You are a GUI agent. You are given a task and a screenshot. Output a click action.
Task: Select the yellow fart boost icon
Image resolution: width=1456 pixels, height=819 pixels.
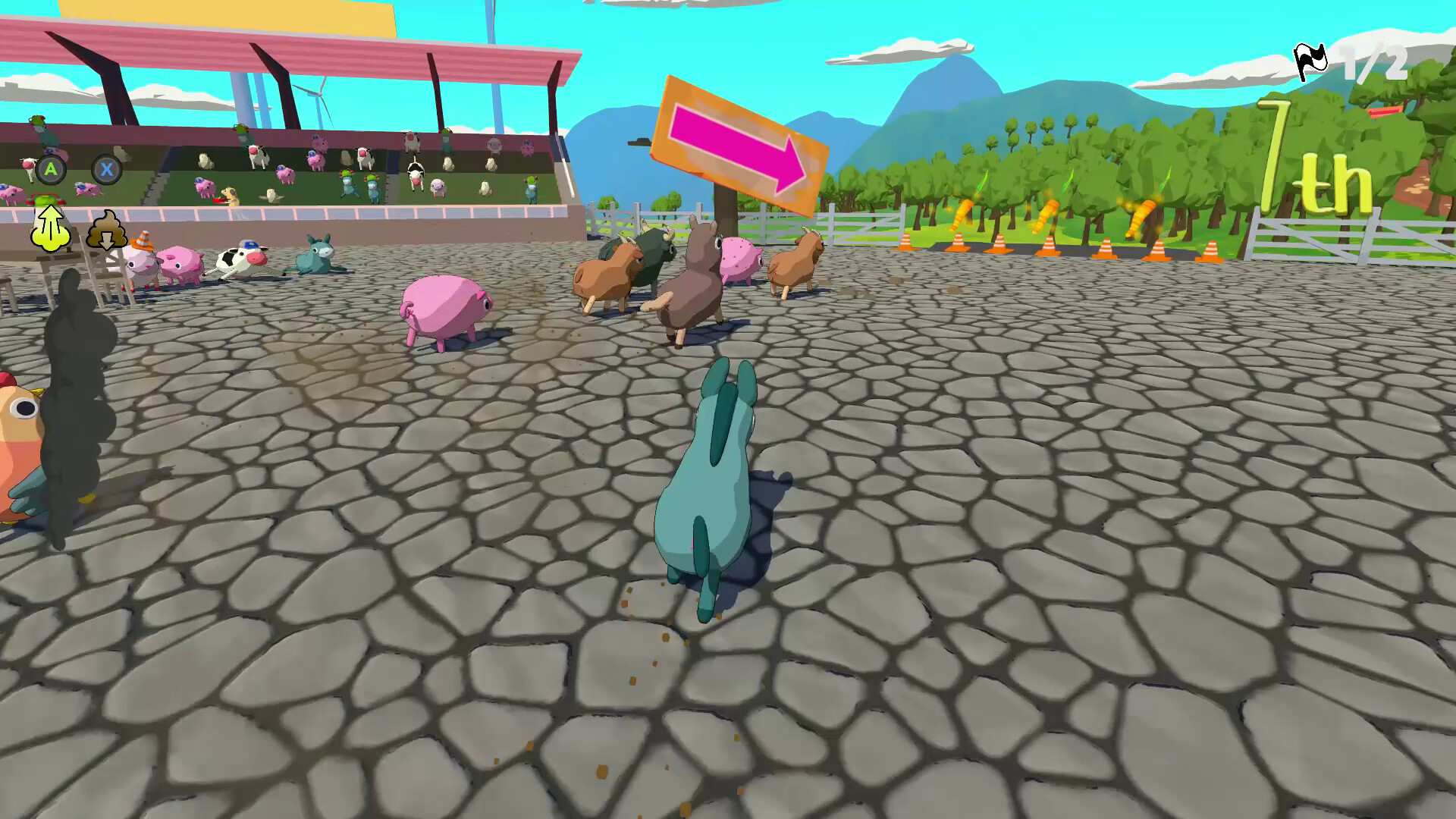[52, 225]
